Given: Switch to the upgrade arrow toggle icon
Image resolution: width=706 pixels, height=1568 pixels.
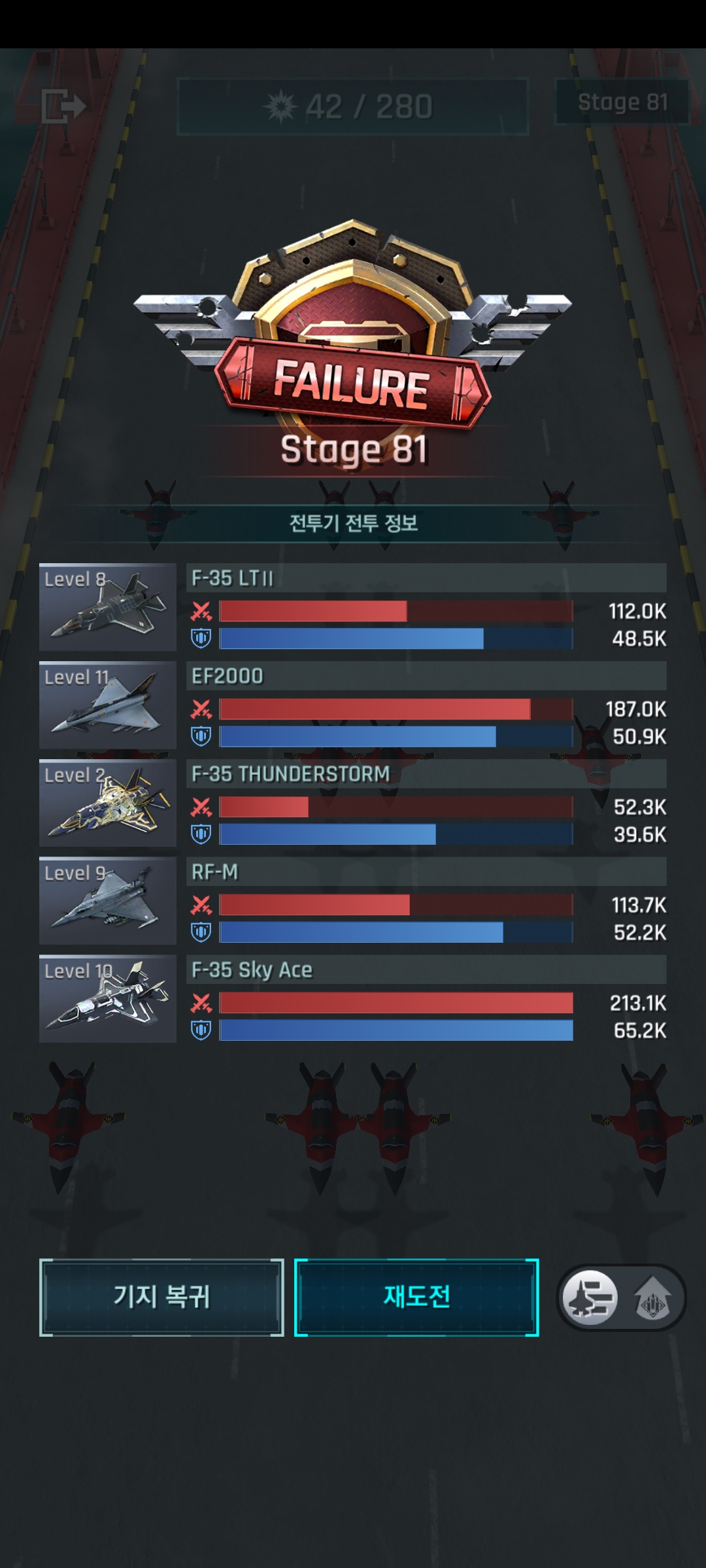Looking at the screenshot, I should 652,1298.
